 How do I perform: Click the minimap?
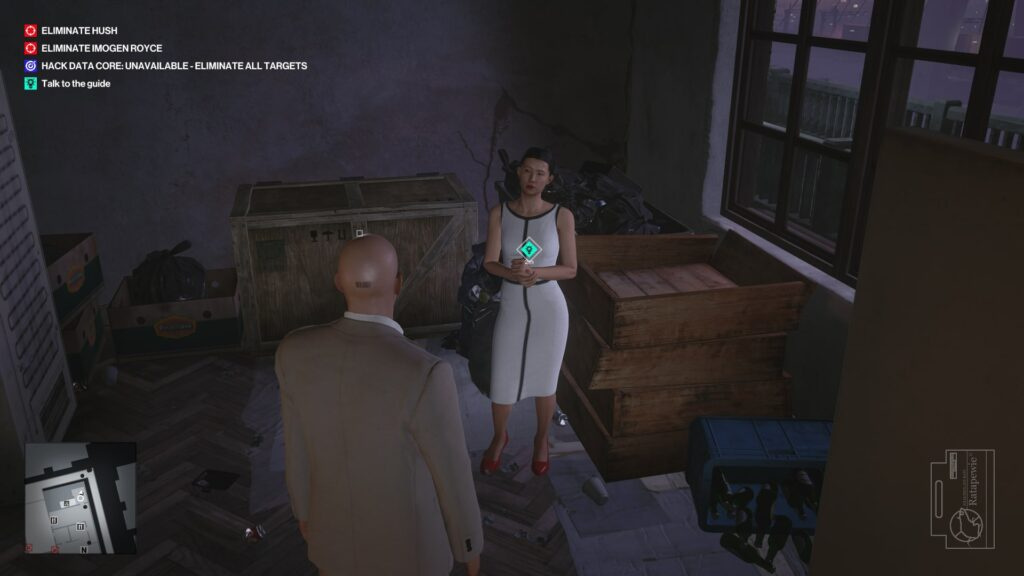[x=80, y=498]
